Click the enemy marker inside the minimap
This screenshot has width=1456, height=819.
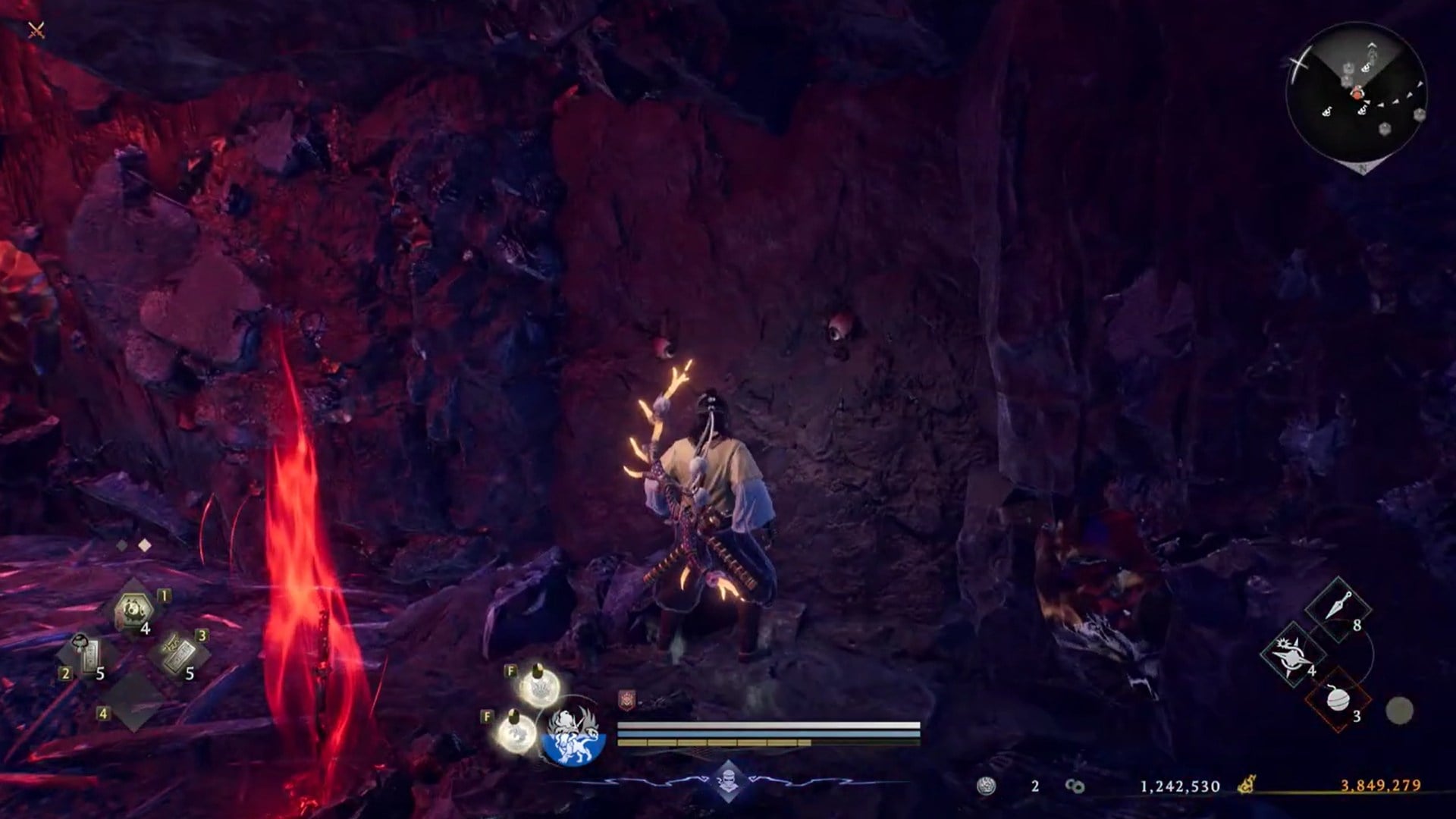tap(1357, 93)
